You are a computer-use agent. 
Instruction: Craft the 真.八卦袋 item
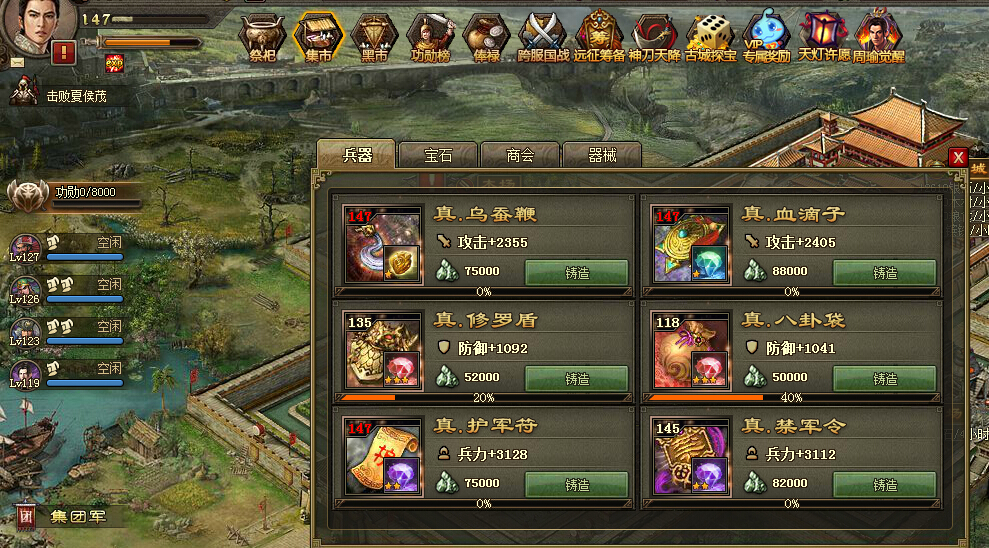pyautogui.click(x=885, y=379)
